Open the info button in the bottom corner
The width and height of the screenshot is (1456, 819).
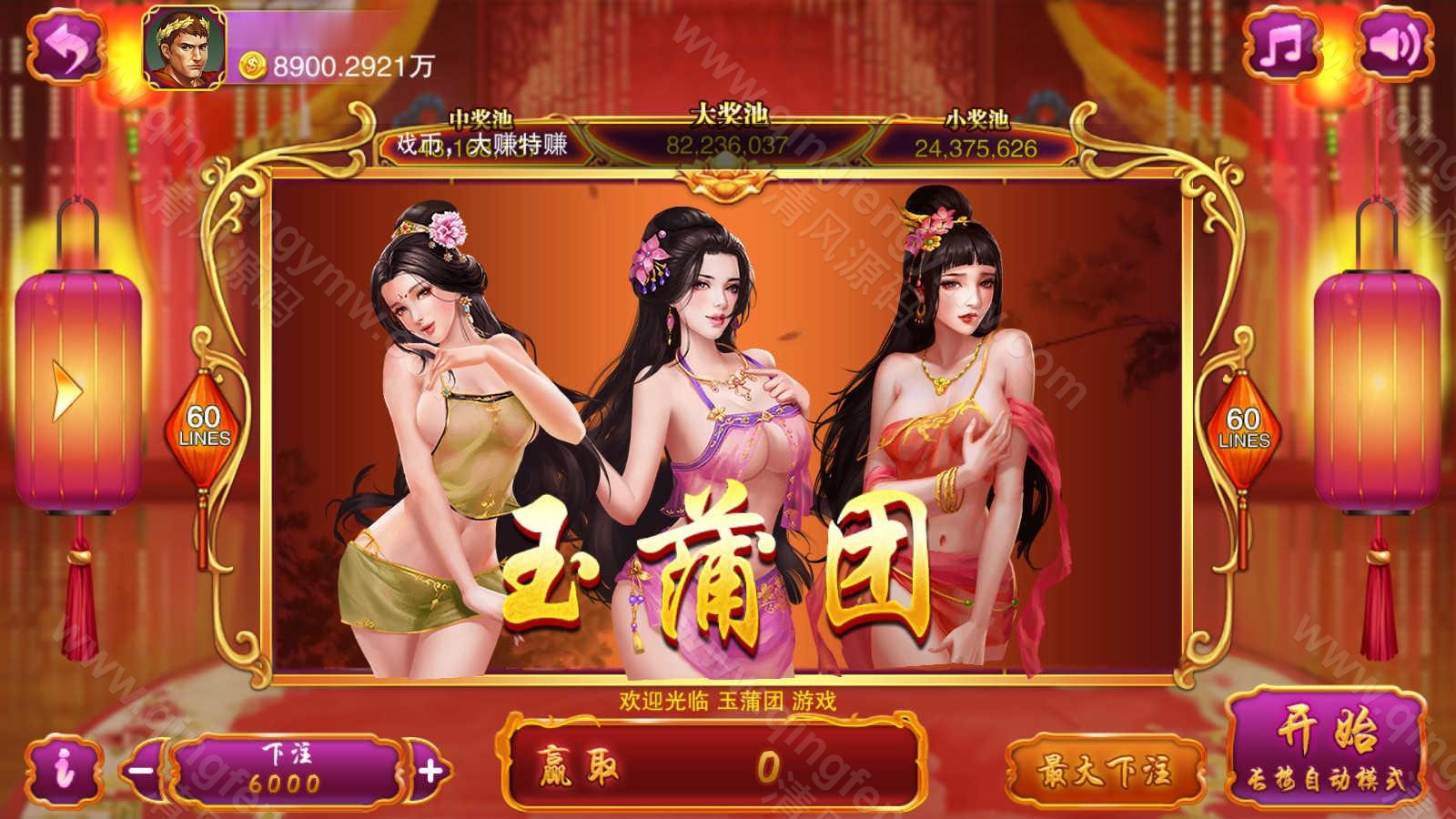coord(62,767)
